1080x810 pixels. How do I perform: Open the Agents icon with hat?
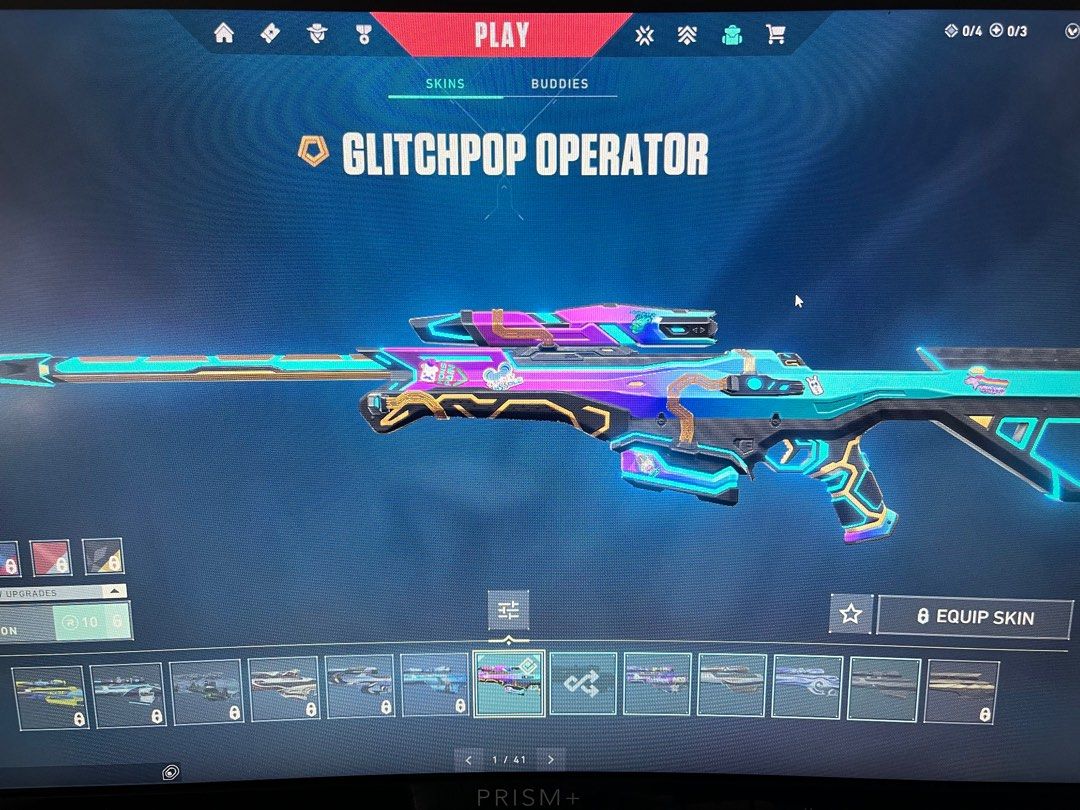[x=318, y=35]
